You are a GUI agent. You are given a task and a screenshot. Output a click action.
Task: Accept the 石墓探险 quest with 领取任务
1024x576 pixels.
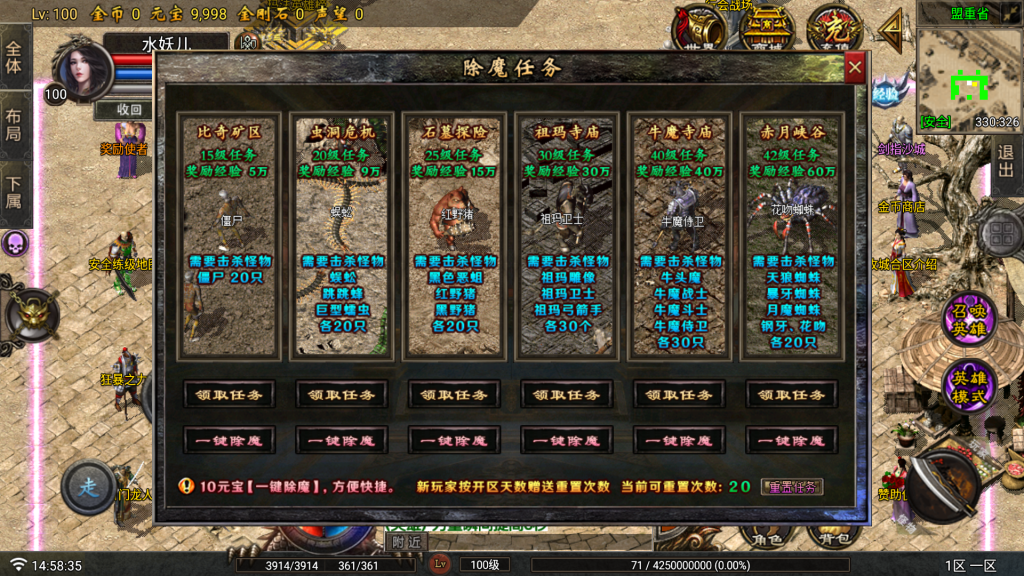(454, 394)
